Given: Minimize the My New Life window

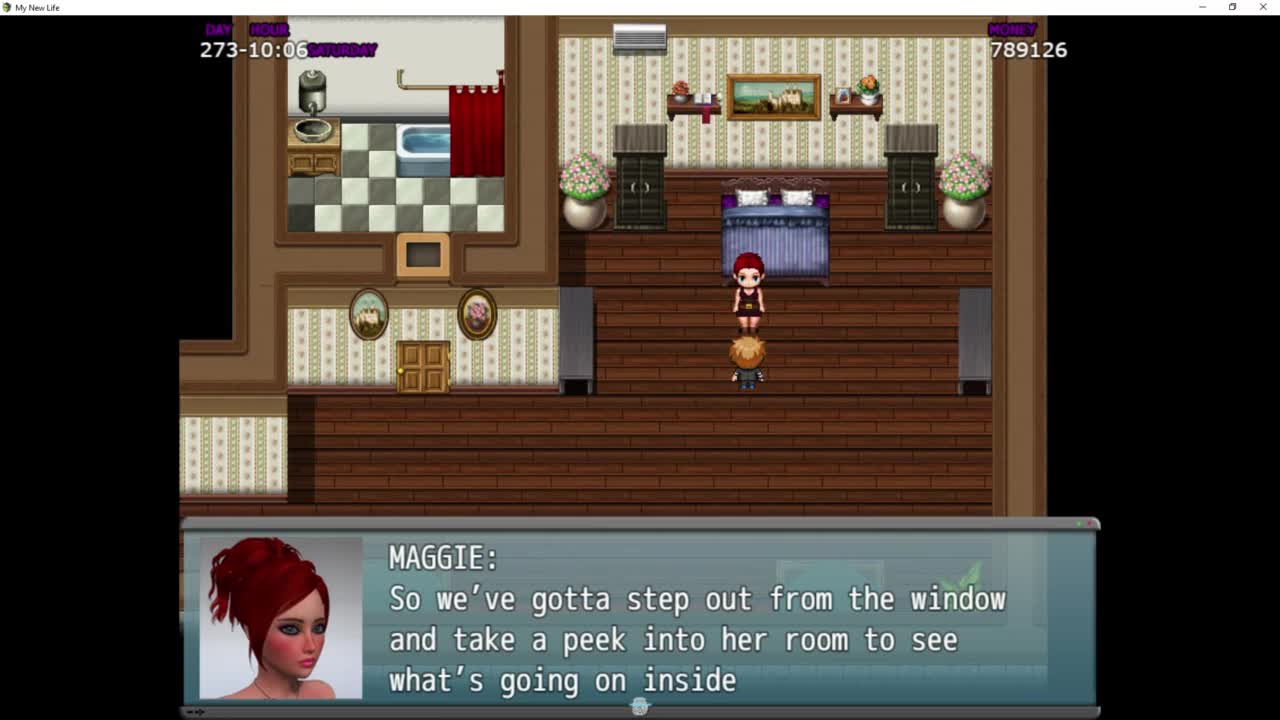Looking at the screenshot, I should click(1202, 7).
